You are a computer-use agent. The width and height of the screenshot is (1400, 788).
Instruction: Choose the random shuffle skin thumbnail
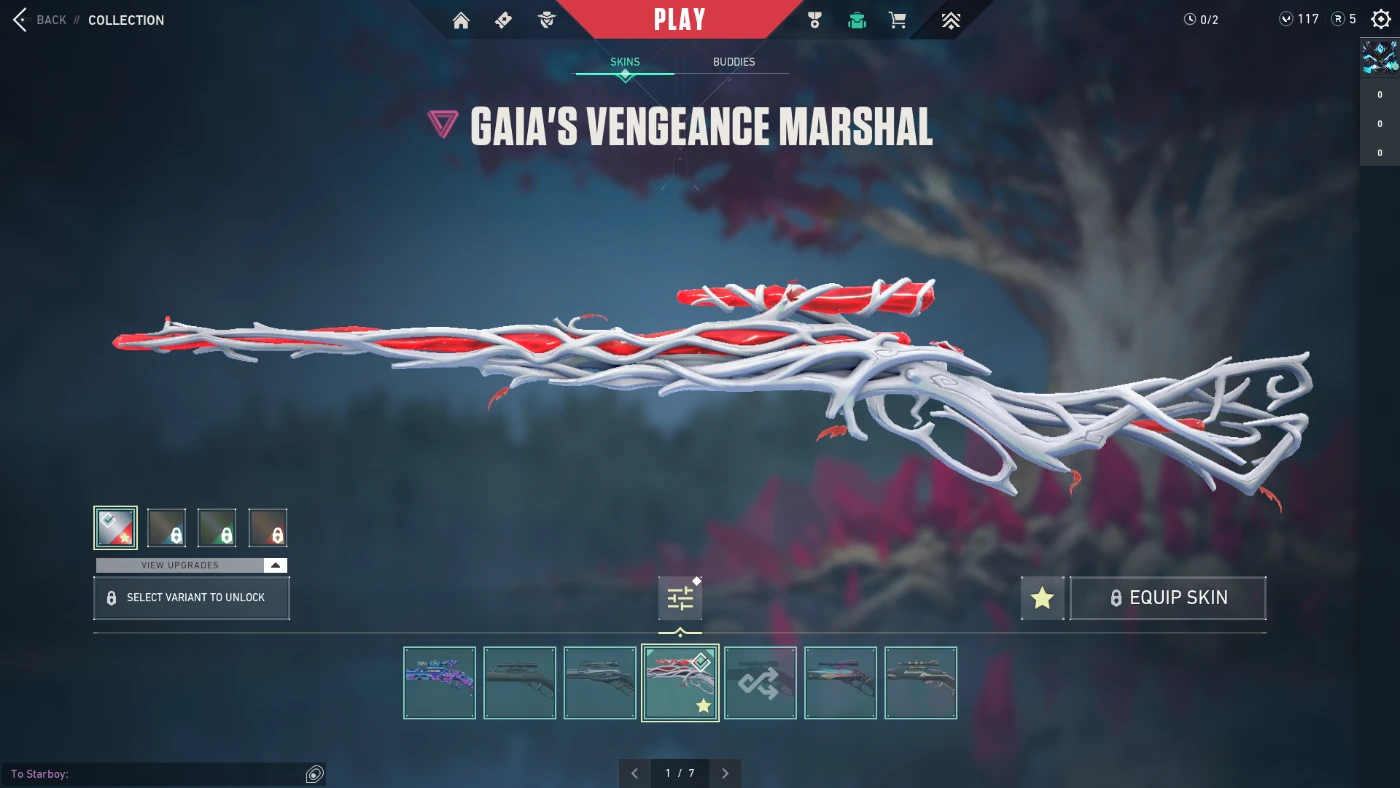tap(760, 683)
